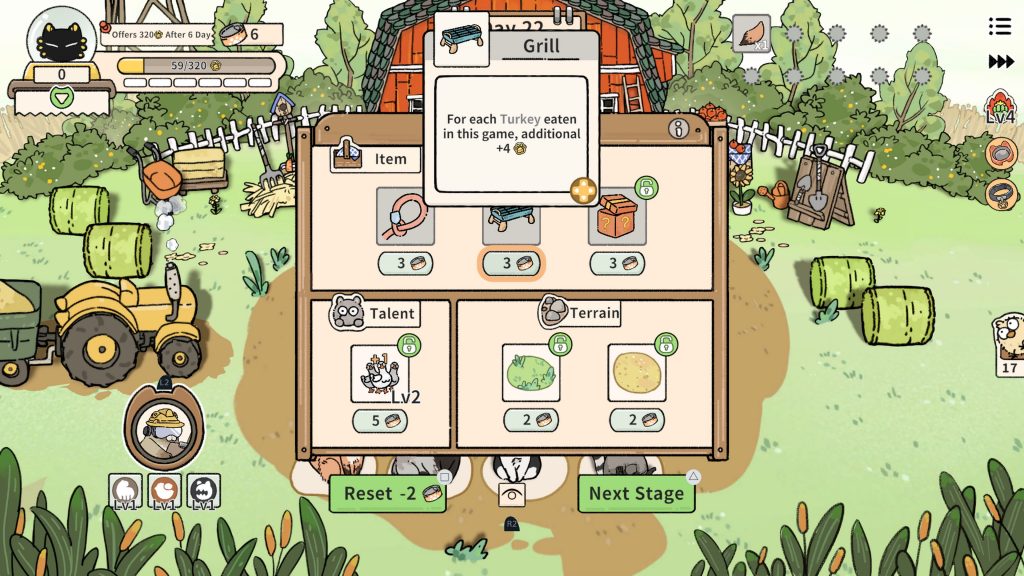1024x576 pixels.
Task: Reset the shop for 2 cans
Action: coord(387,493)
